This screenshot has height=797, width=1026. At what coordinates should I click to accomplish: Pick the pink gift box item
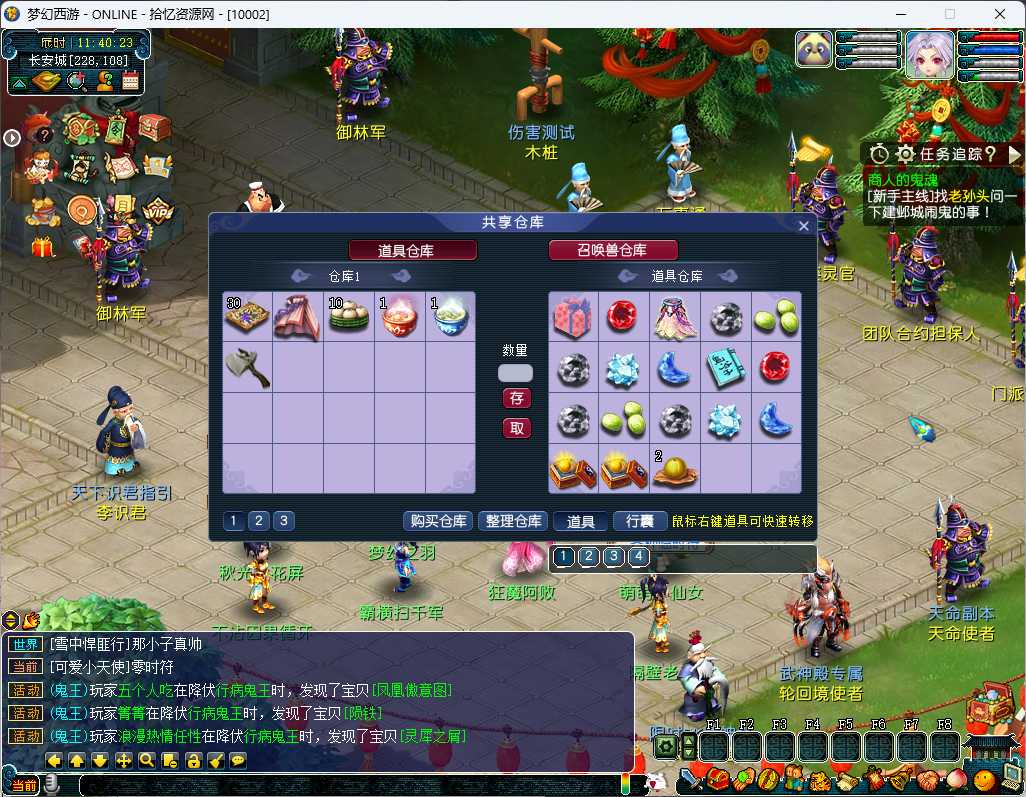click(573, 317)
